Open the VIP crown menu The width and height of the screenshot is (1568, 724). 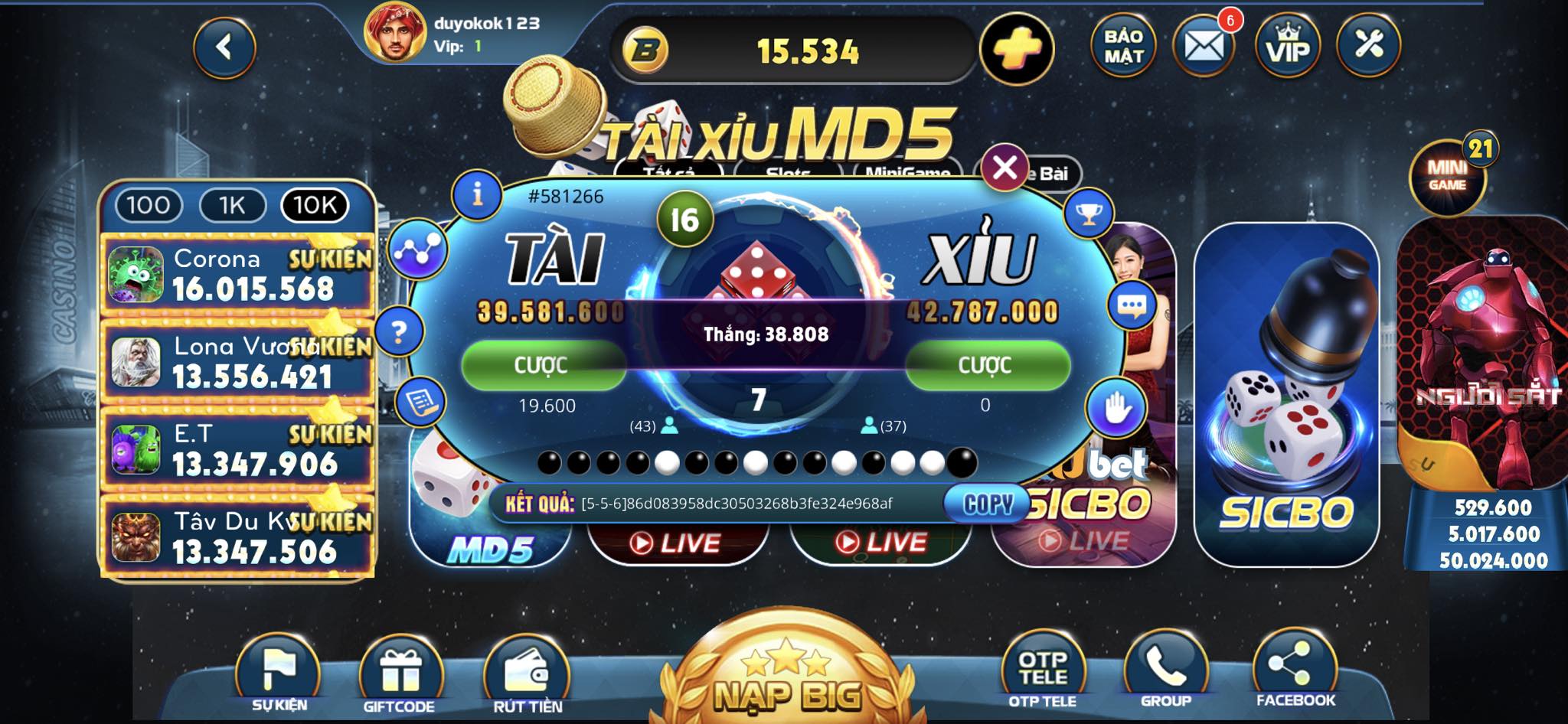point(1288,47)
